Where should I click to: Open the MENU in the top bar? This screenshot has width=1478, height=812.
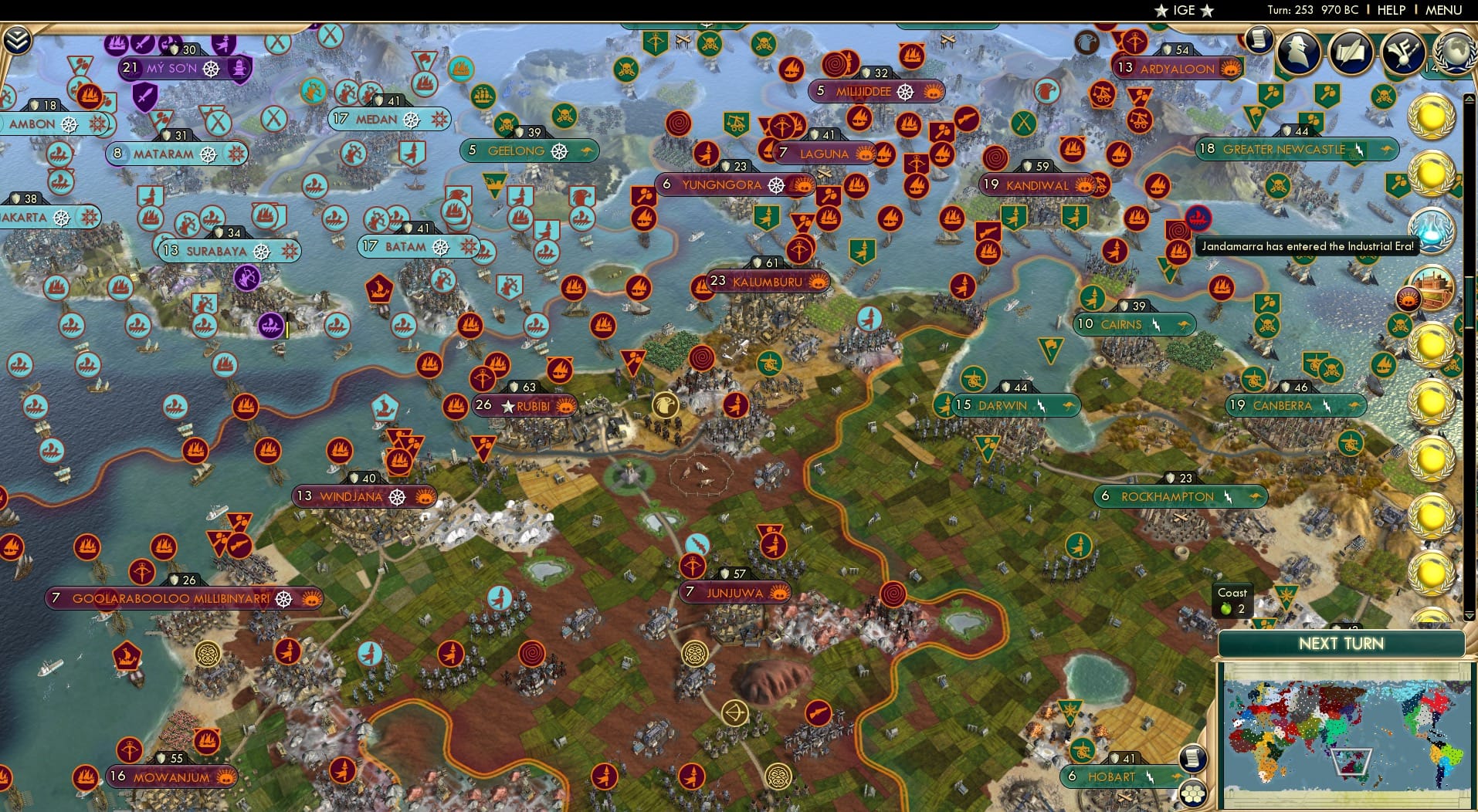[1446, 10]
